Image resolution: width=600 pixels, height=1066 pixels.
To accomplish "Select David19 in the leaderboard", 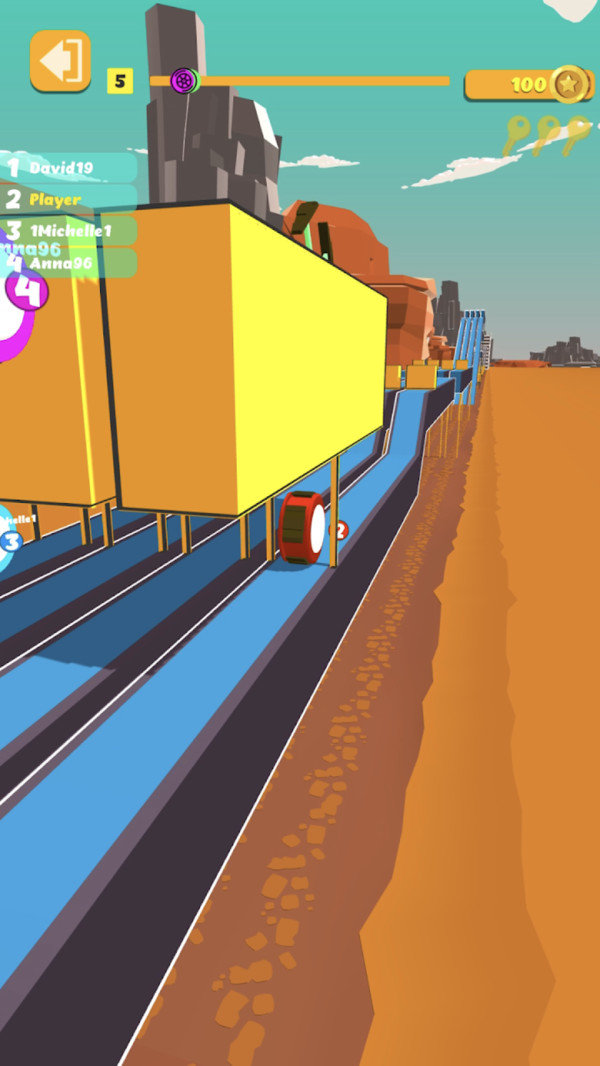I will click(x=66, y=167).
